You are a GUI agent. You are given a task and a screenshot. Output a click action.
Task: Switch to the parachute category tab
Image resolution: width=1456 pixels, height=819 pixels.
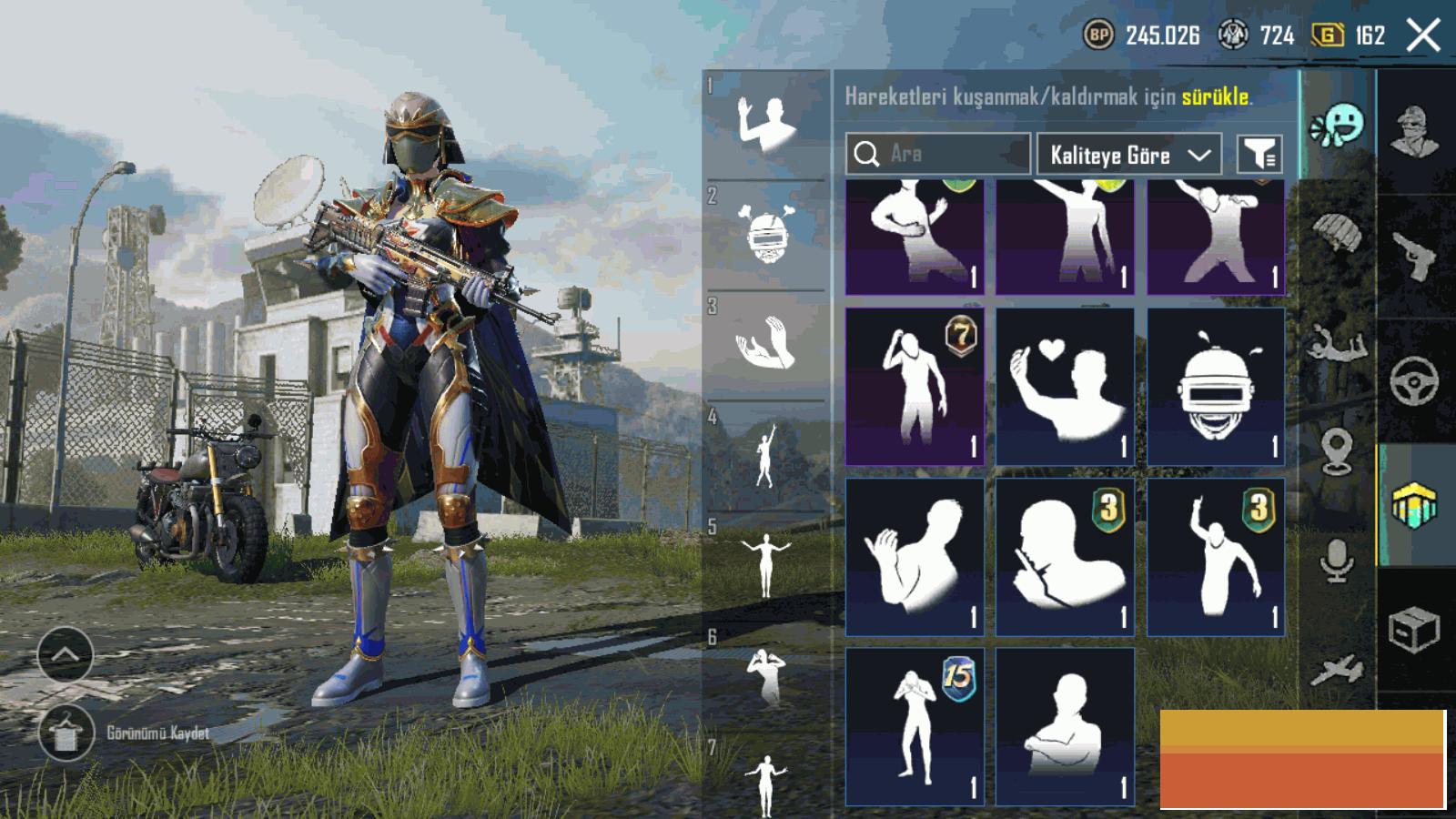click(1336, 234)
